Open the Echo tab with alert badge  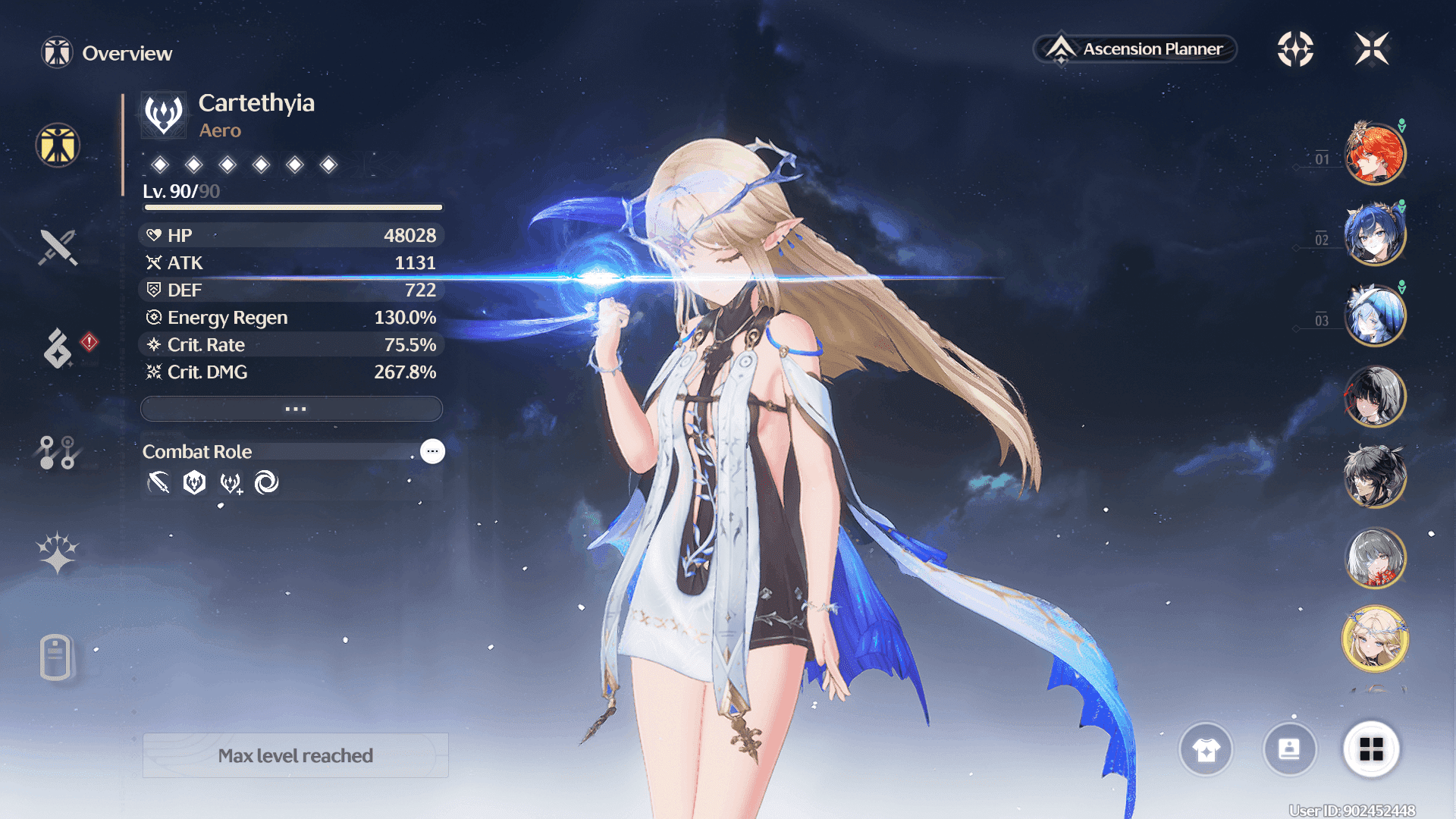[59, 348]
